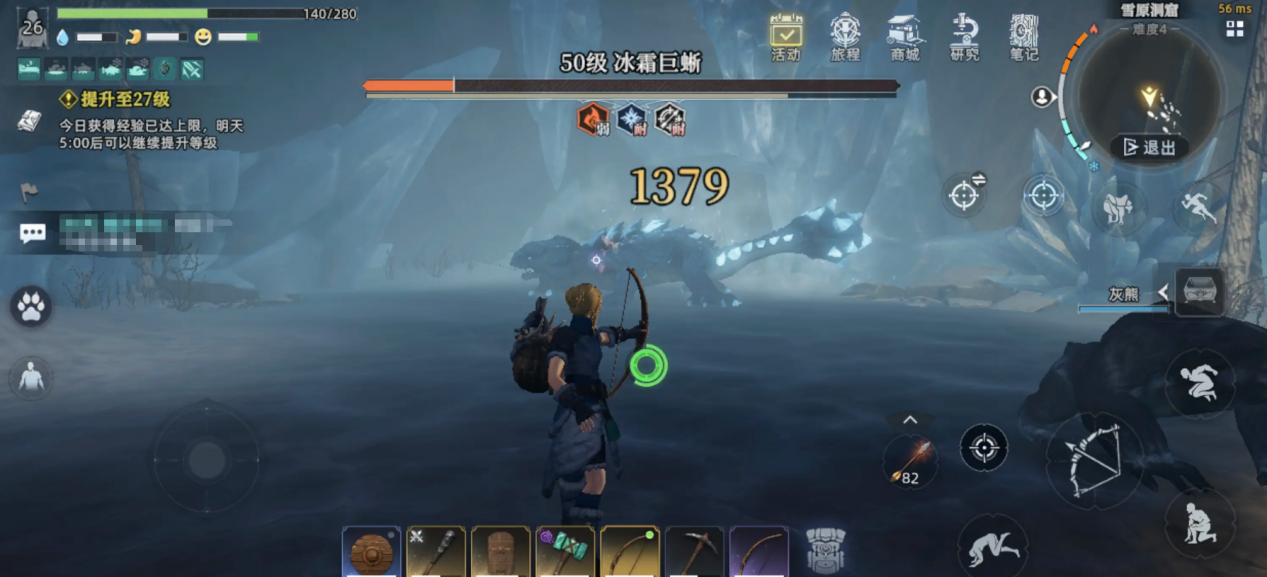
Task: Equip the teal stone hammer
Action: tap(565, 552)
